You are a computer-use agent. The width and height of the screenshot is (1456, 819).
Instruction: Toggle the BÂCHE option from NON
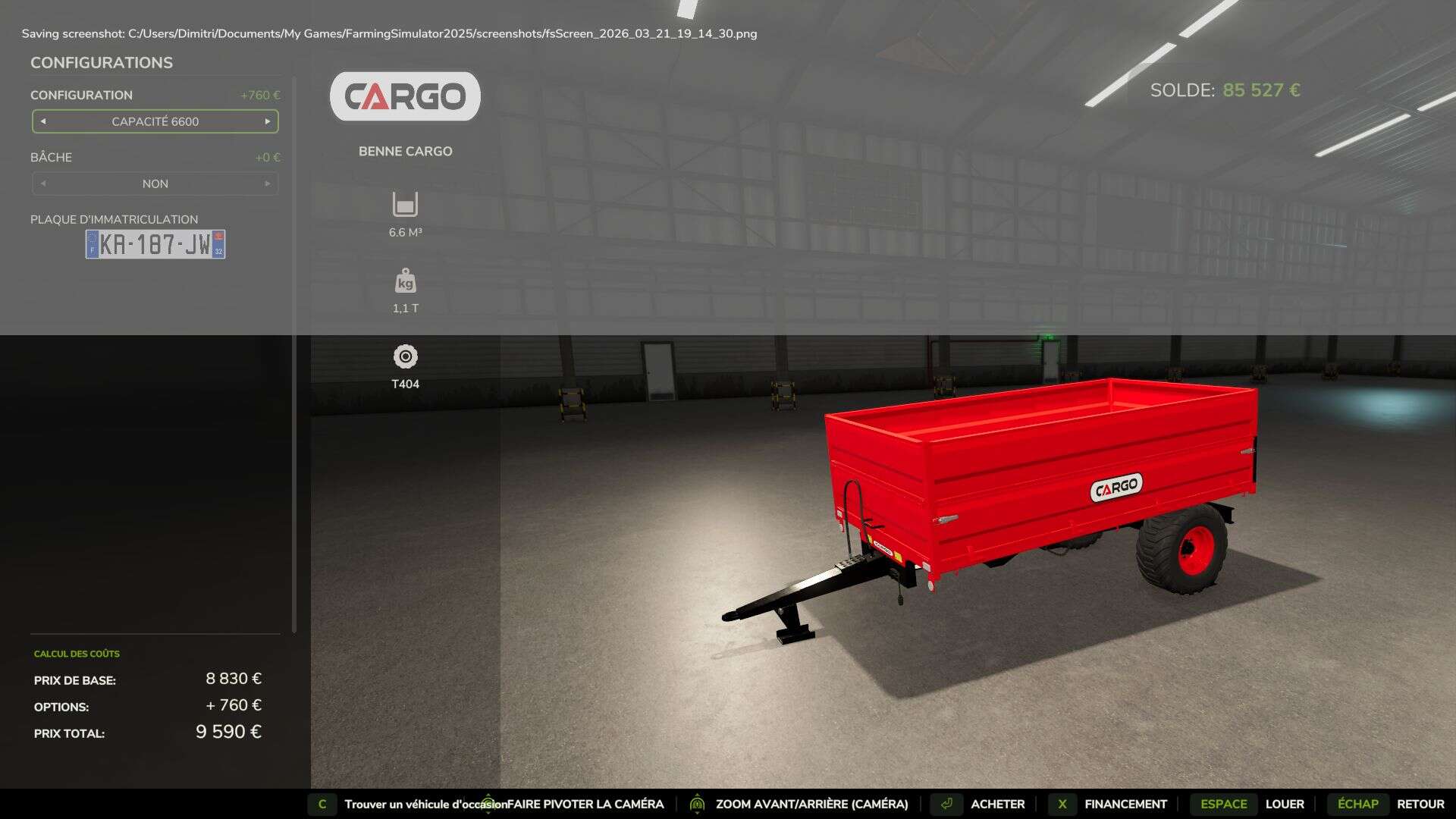click(x=155, y=183)
